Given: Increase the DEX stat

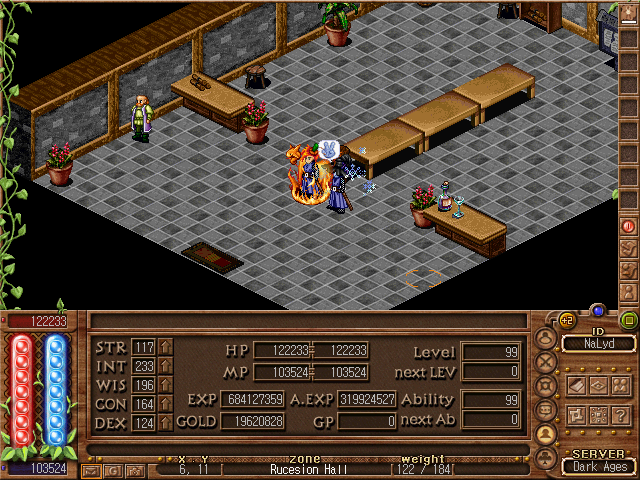Looking at the screenshot, I should (166, 422).
